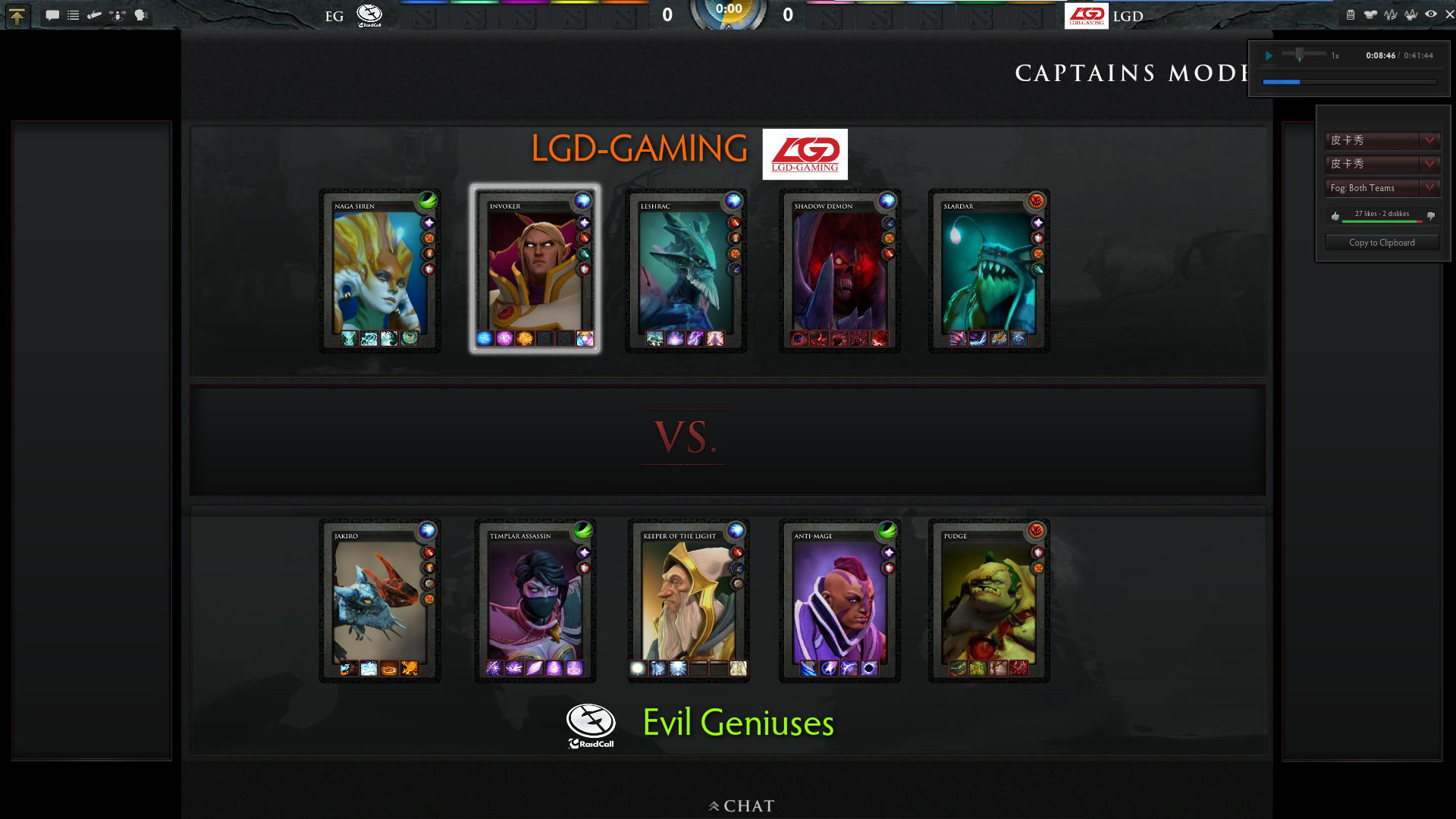Image resolution: width=1456 pixels, height=819 pixels.
Task: Play the replay with the play button
Action: click(1269, 55)
